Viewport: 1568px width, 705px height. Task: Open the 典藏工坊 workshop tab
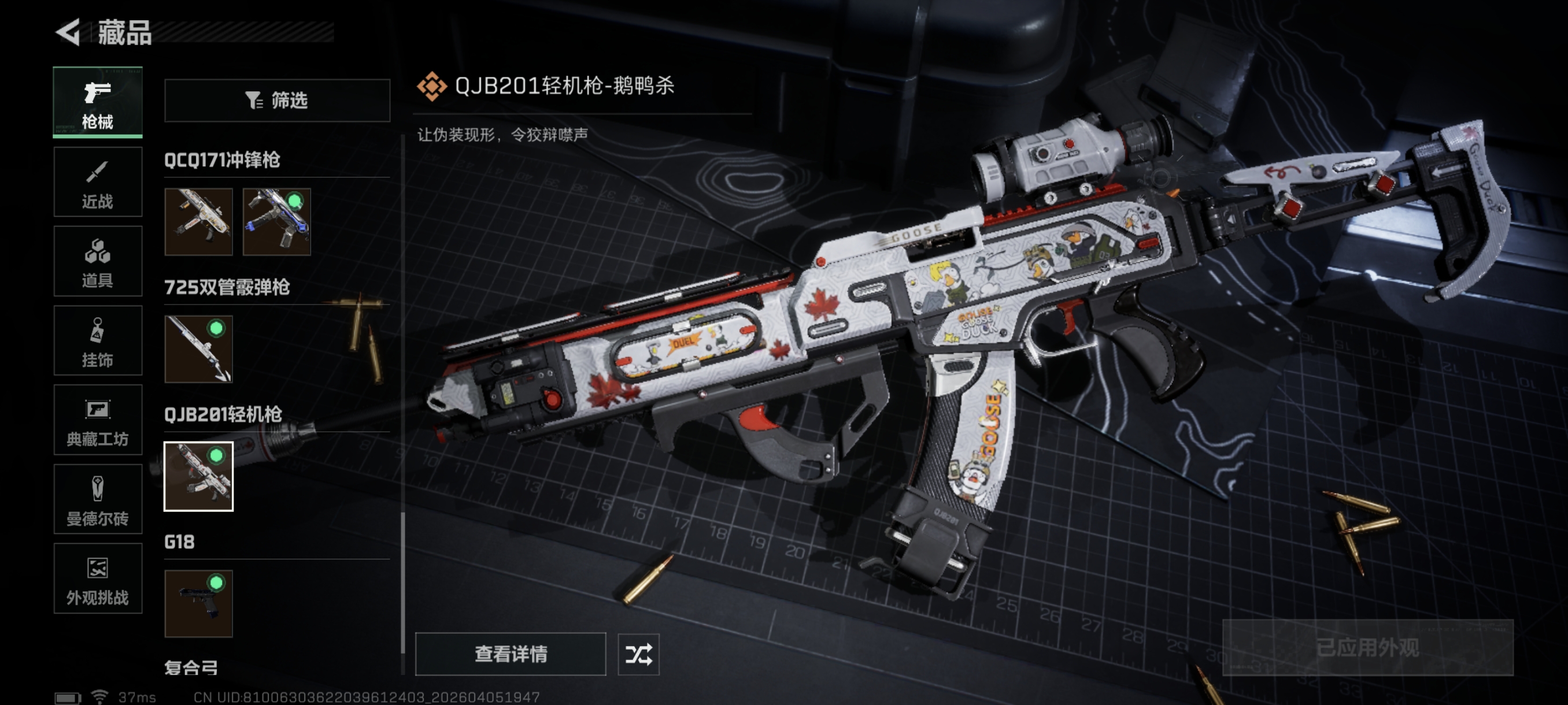[97, 420]
